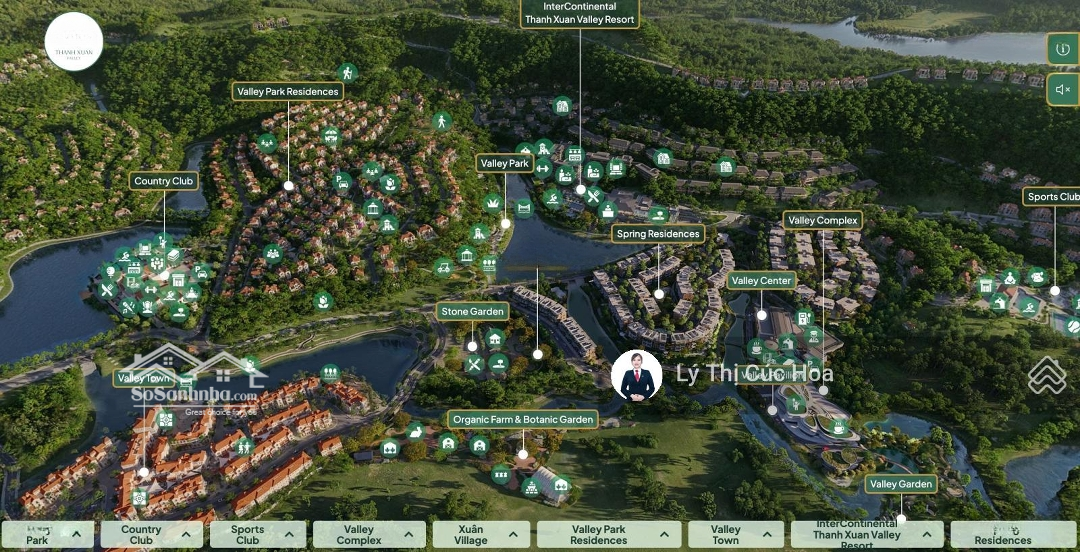Expand the Country Club bottom bar dropdown
The image size is (1080, 552).
pyautogui.click(x=151, y=535)
